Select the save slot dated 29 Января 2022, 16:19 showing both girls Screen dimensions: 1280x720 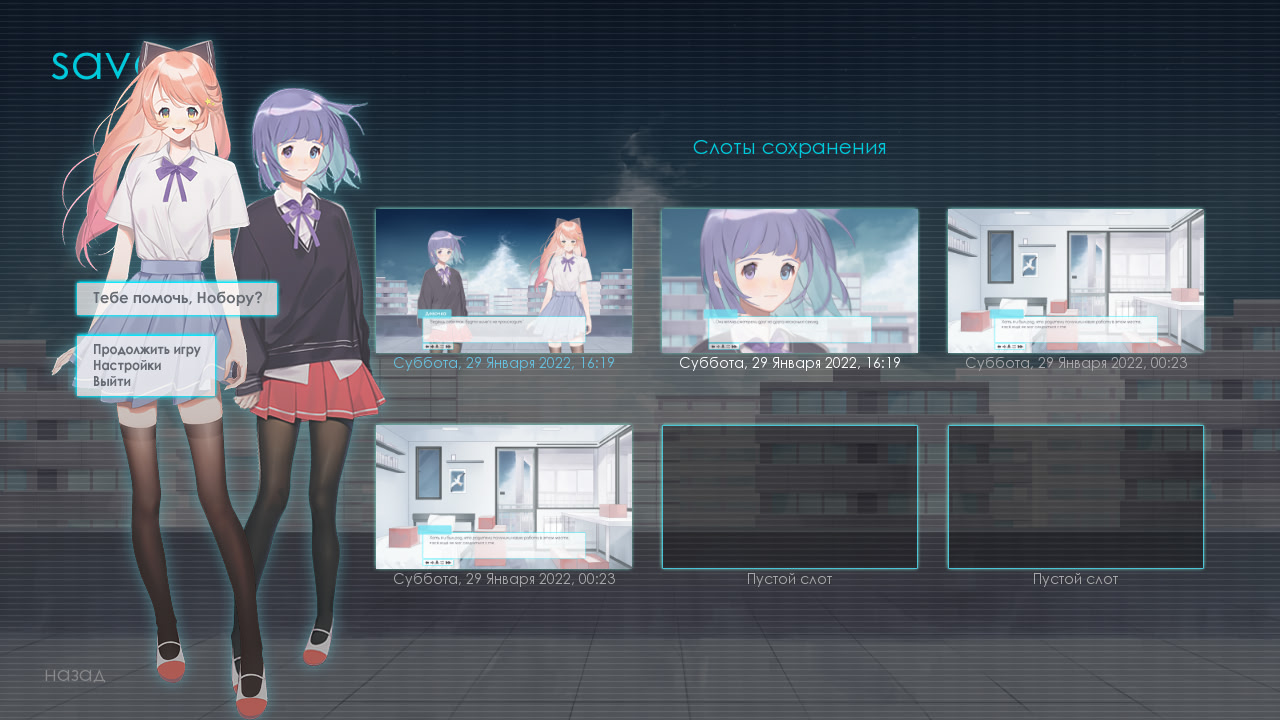(503, 281)
